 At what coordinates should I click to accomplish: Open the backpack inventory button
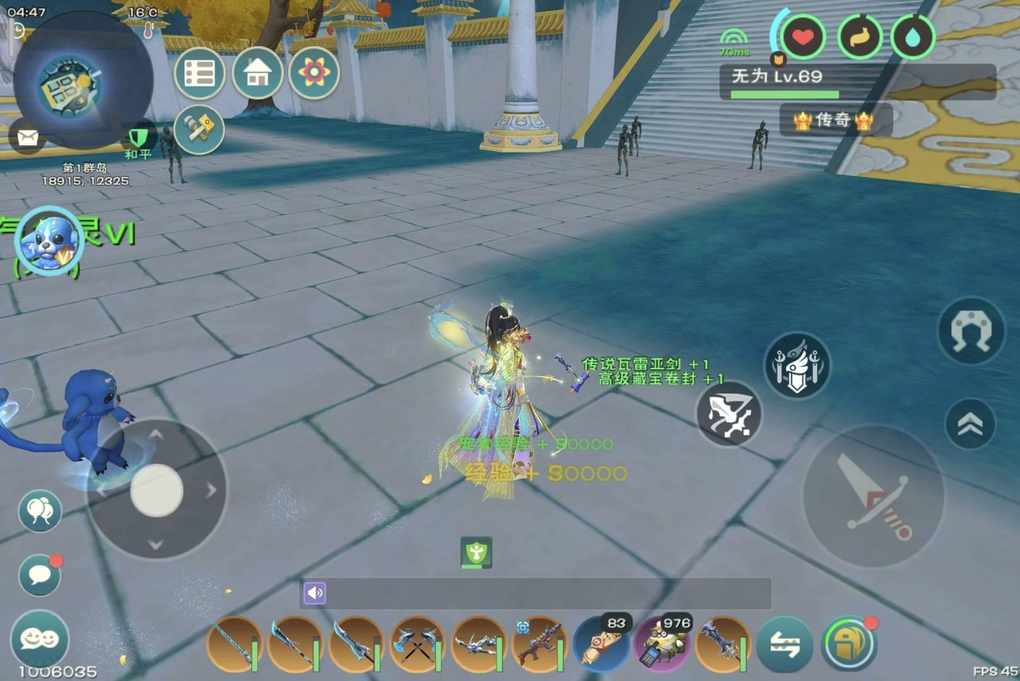tap(848, 643)
